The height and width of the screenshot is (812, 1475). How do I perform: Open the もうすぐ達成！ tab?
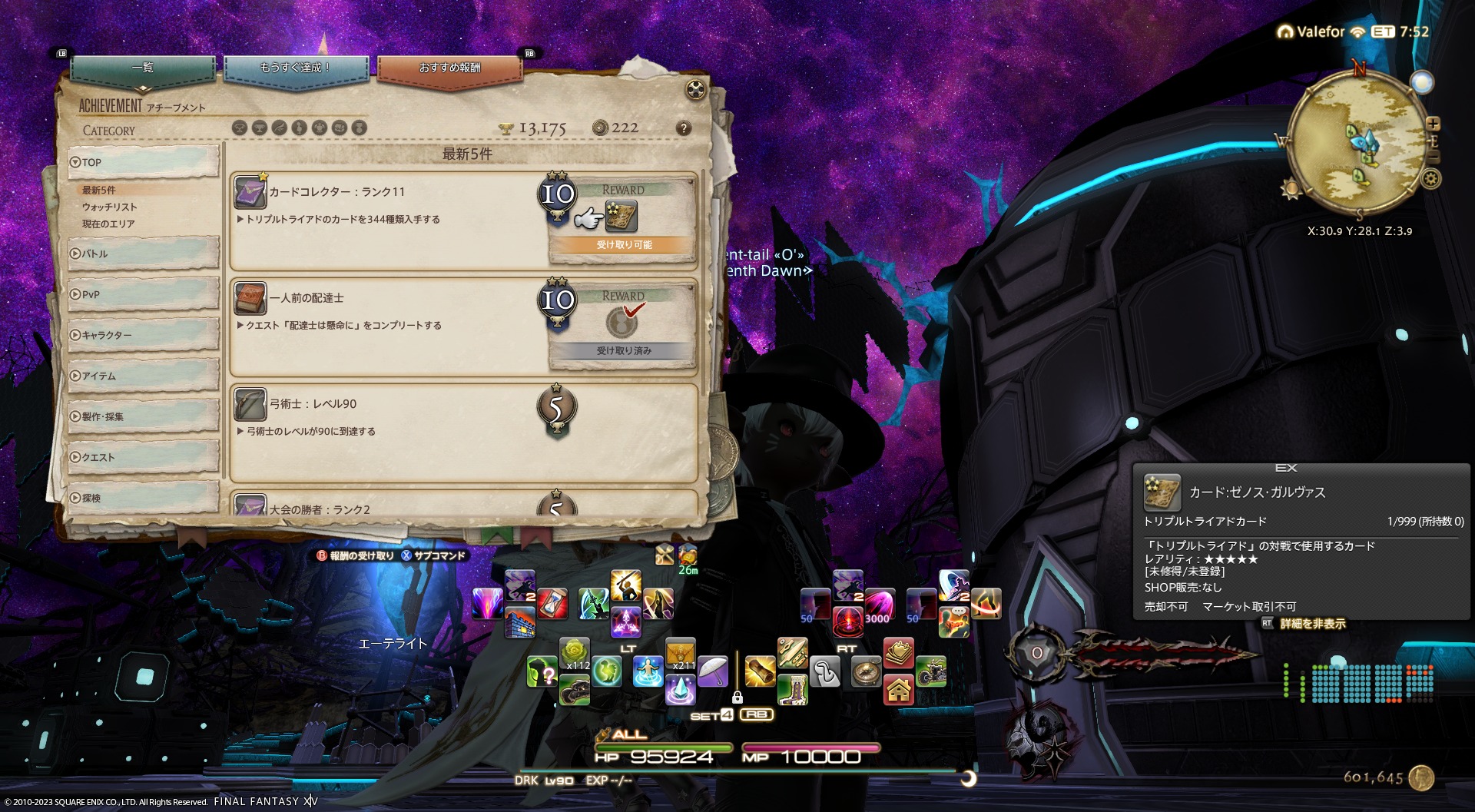(x=296, y=68)
